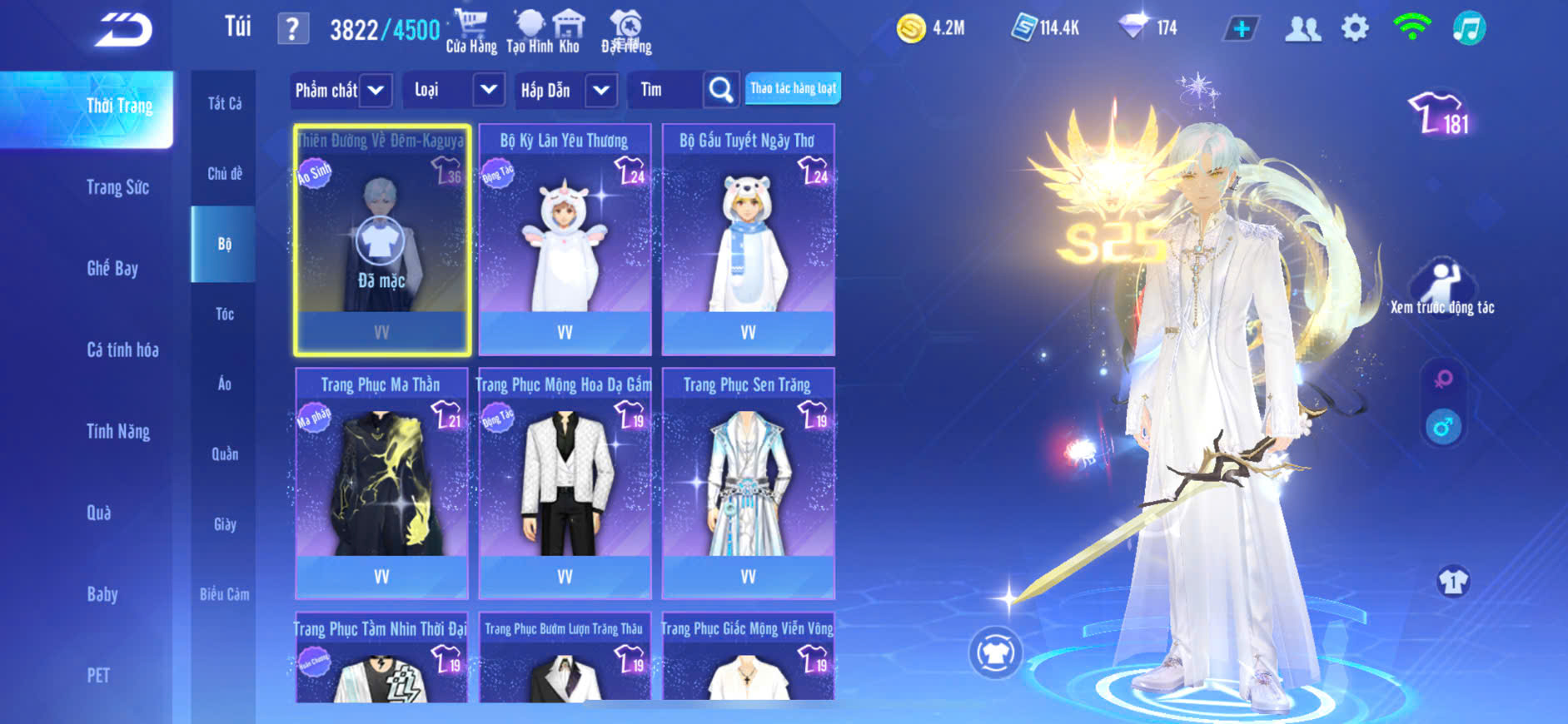This screenshot has width=1568, height=724.
Task: Select the Tóc sub-category
Action: pos(224,314)
